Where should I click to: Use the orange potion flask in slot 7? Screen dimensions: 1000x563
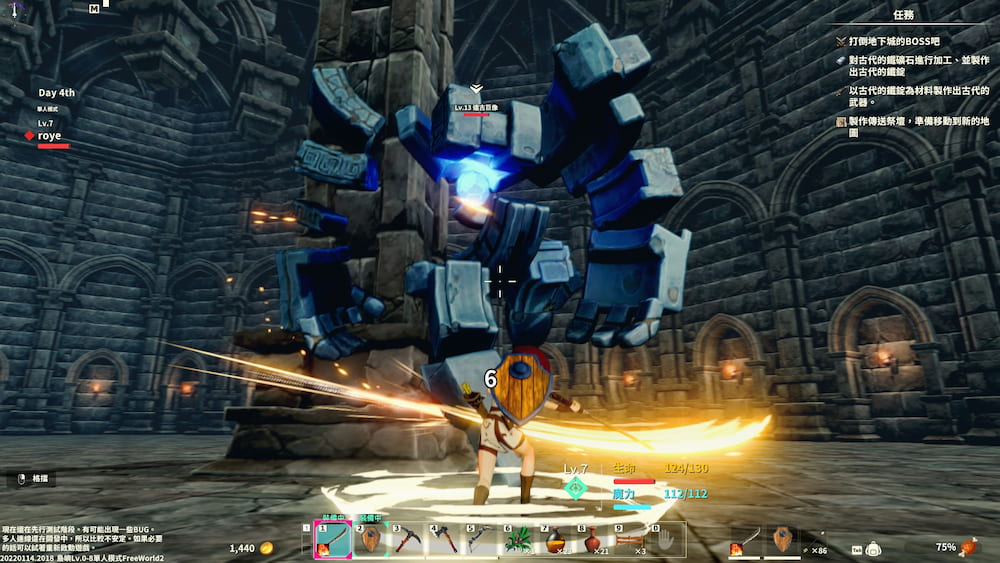click(559, 541)
